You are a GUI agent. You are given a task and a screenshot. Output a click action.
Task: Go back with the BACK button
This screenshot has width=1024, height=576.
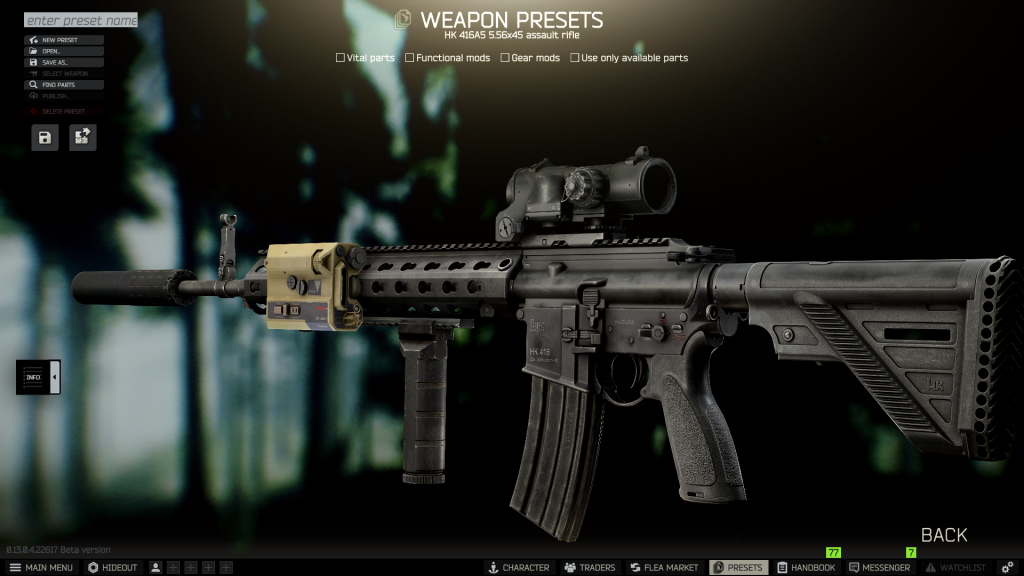(944, 535)
